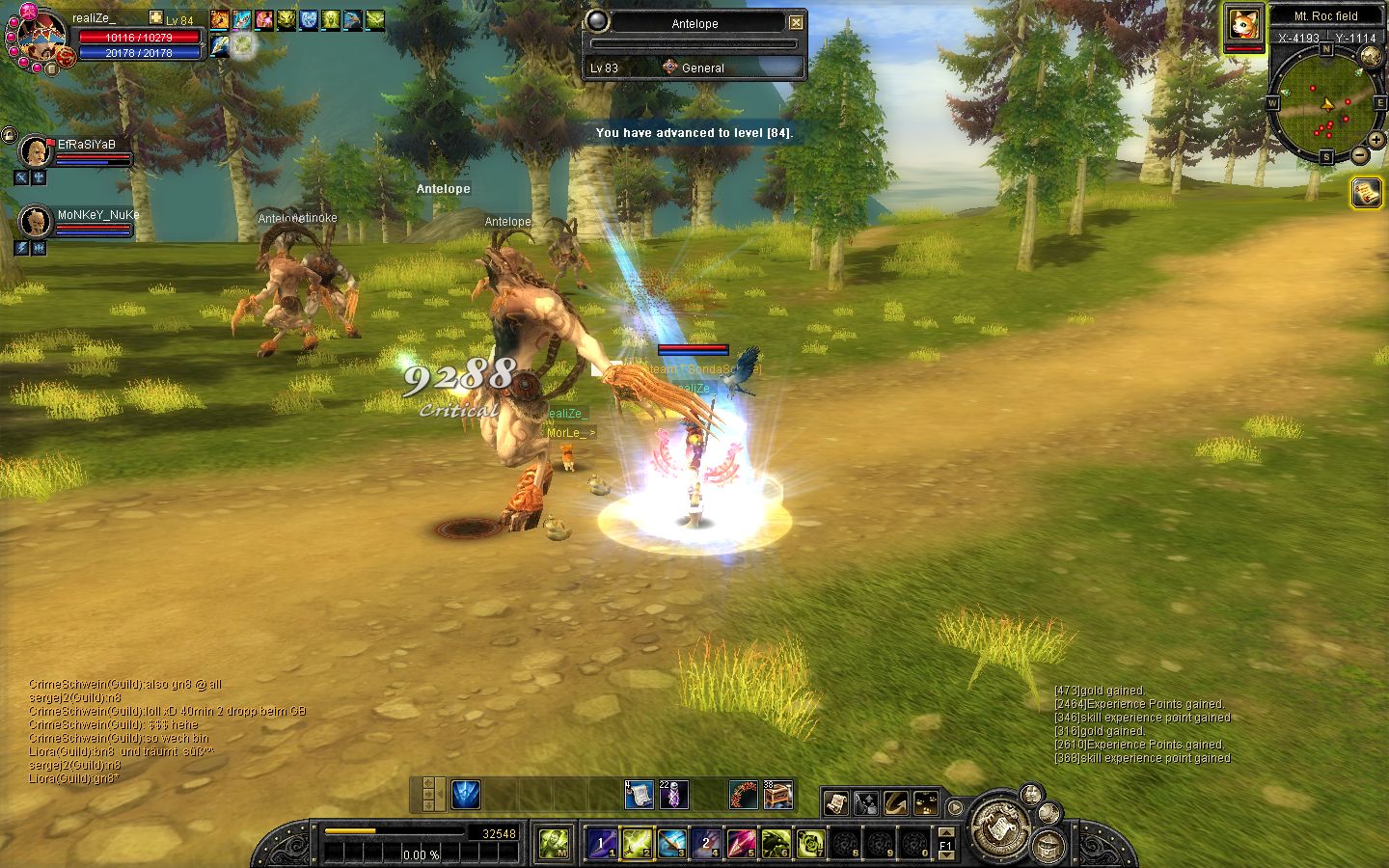The image size is (1389, 868).
Task: Open the glowing quest scroll icon
Action: click(1366, 193)
